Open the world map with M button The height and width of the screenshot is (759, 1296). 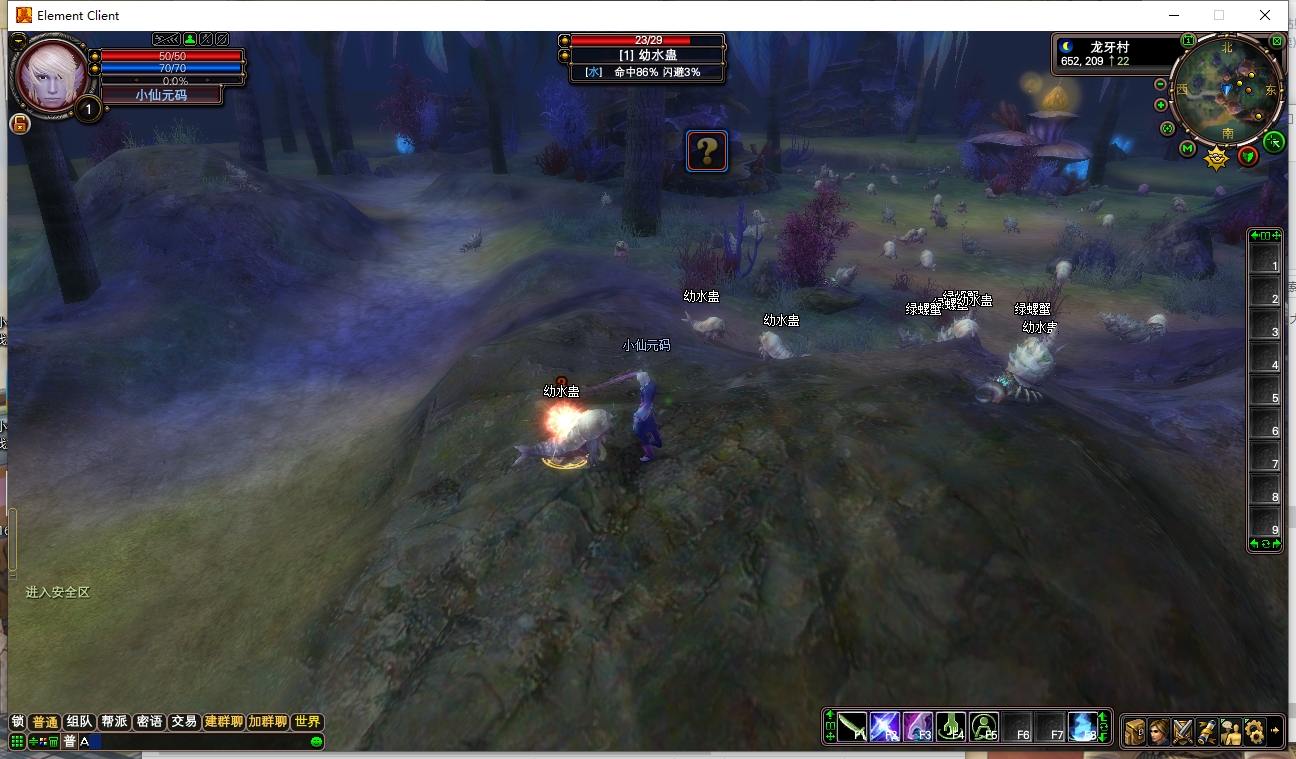[x=1187, y=149]
